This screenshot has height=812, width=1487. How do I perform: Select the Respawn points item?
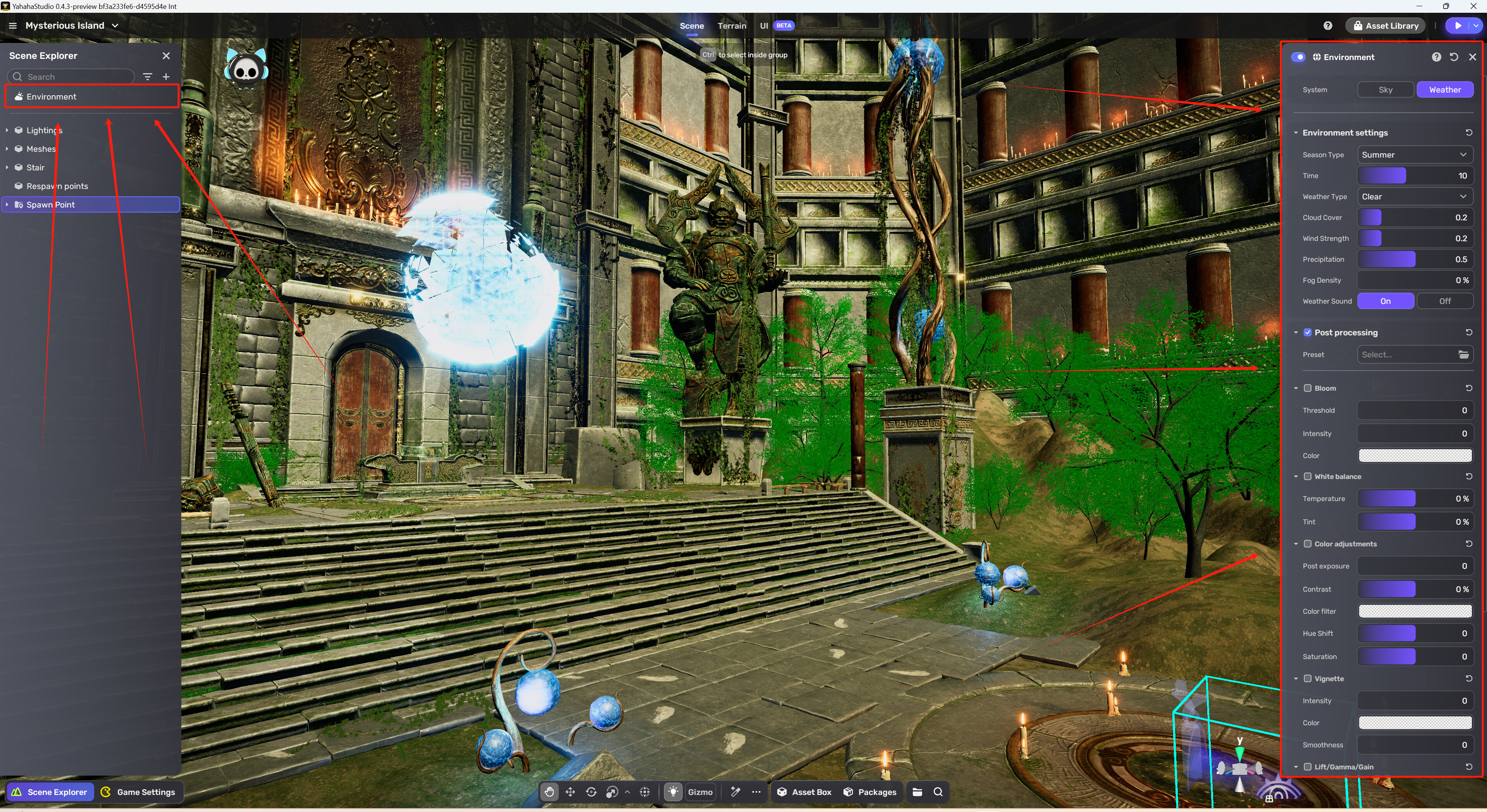tap(57, 186)
